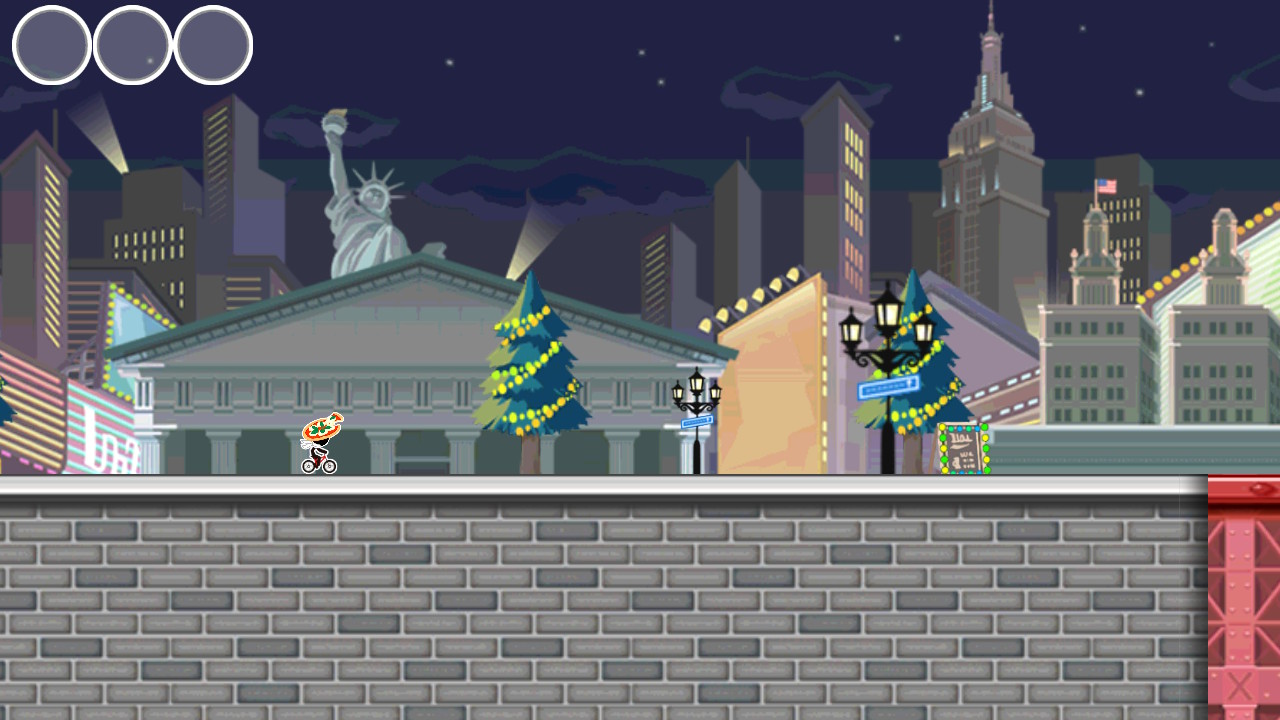Toggle the third life circle
The width and height of the screenshot is (1280, 720).
click(212, 44)
